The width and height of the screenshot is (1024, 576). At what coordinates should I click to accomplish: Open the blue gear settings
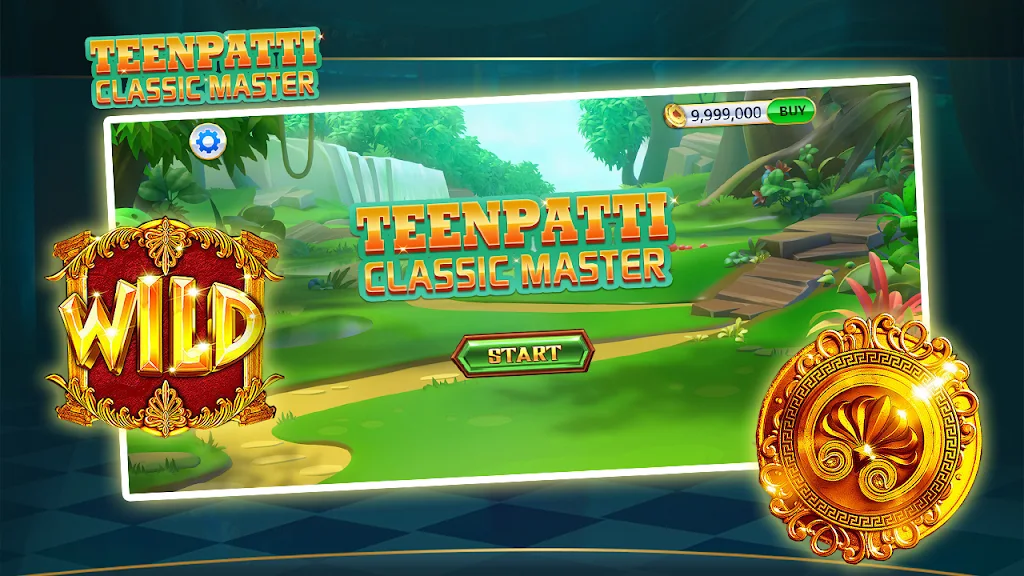click(207, 142)
